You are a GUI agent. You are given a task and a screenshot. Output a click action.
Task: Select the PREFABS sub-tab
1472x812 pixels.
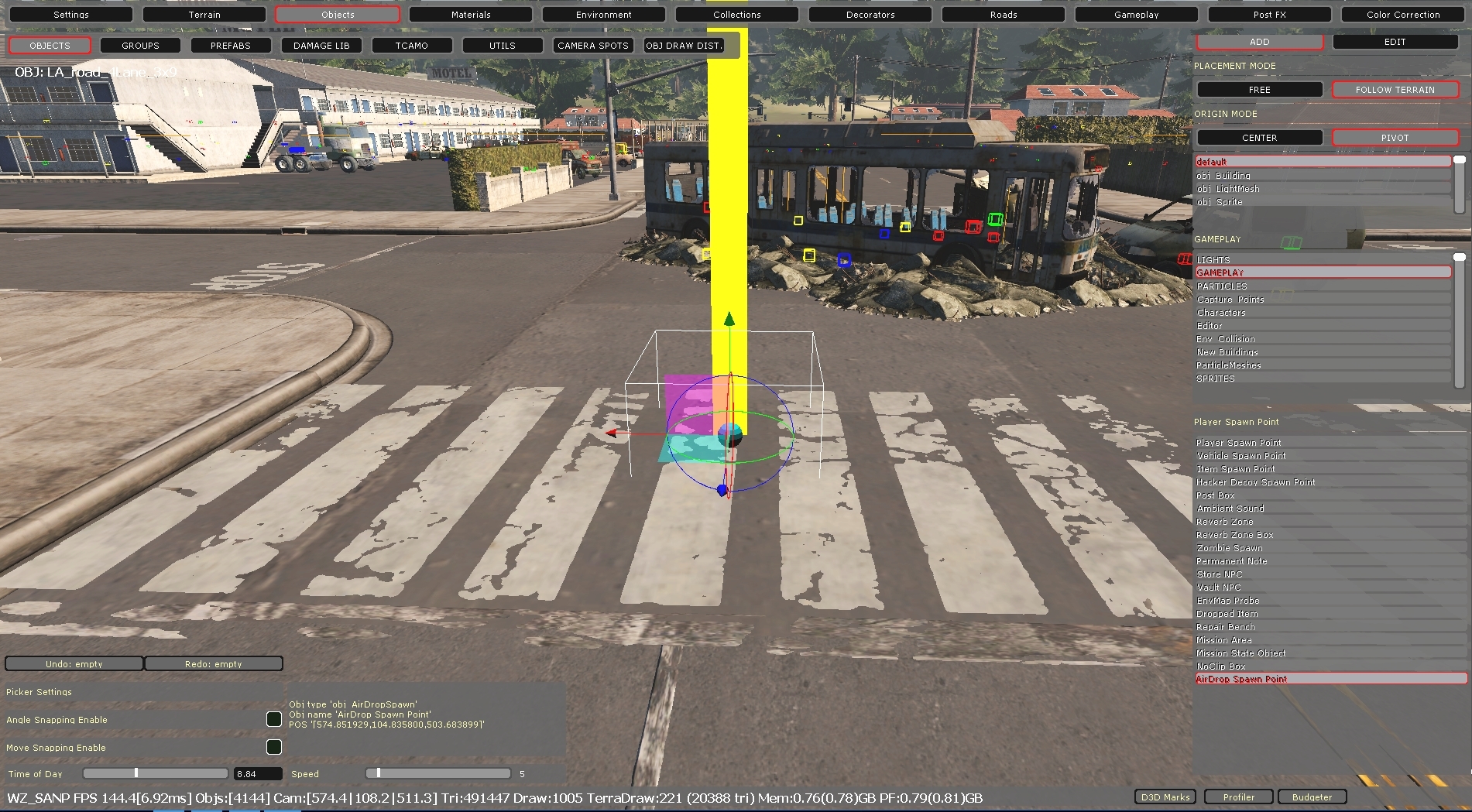[x=230, y=45]
